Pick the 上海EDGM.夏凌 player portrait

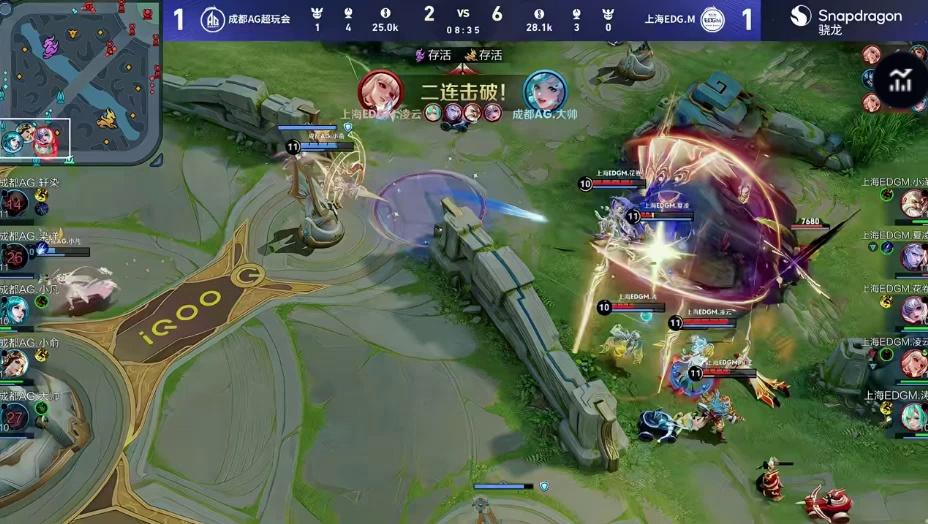point(912,257)
